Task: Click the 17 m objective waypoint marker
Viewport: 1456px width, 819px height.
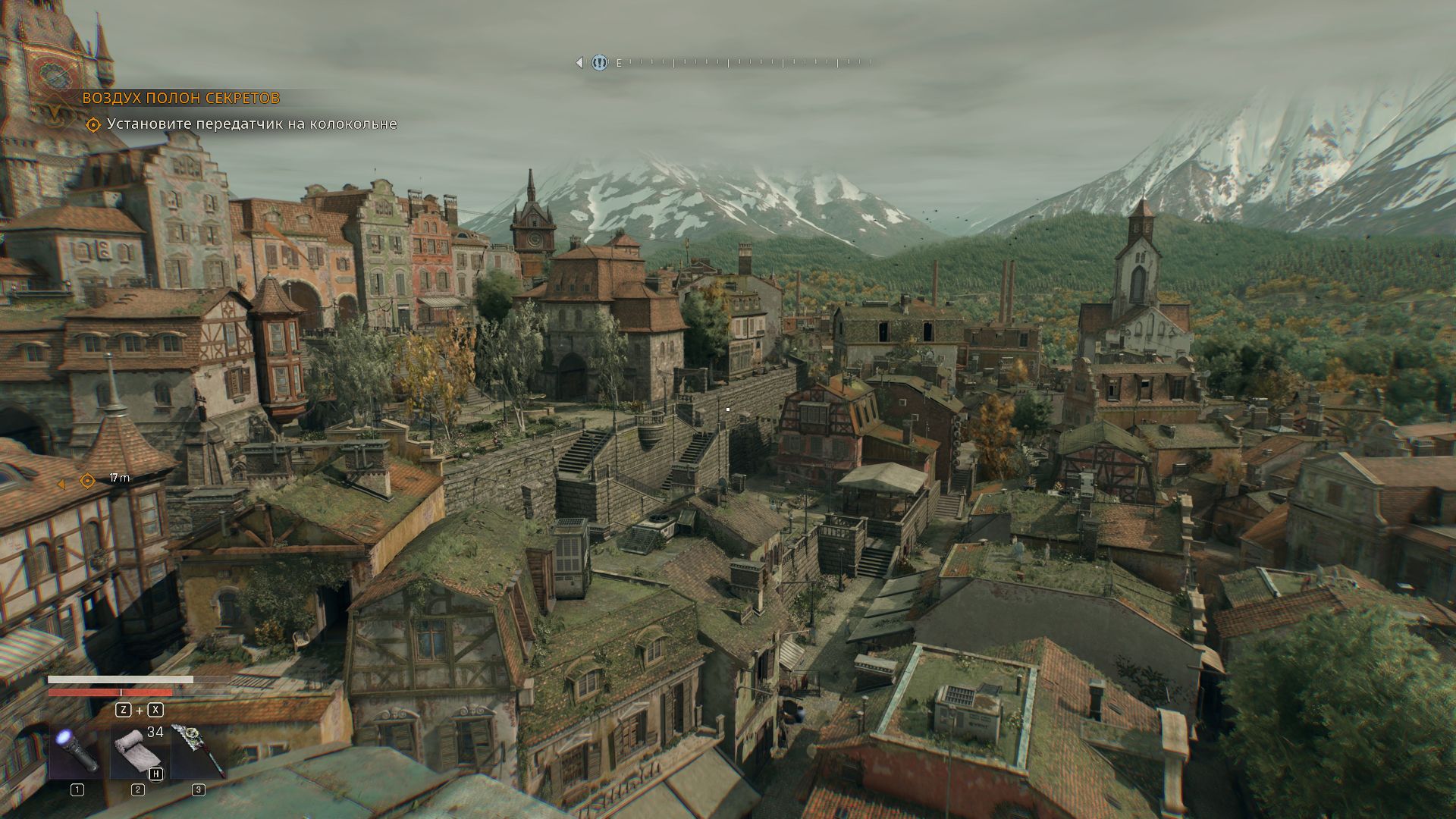Action: tap(87, 481)
